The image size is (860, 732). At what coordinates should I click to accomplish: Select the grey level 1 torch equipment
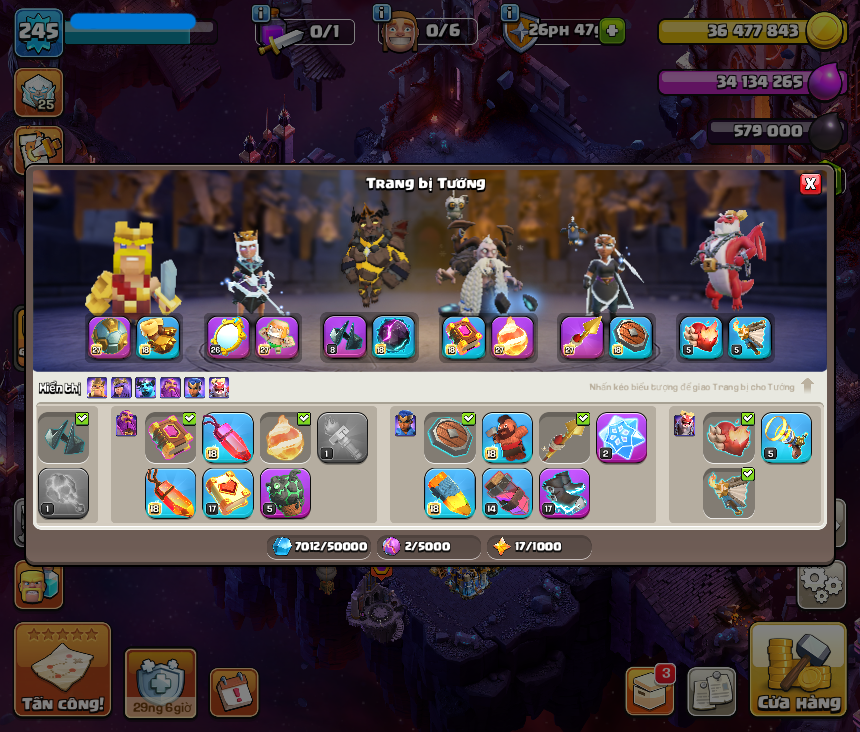pyautogui.click(x=342, y=438)
